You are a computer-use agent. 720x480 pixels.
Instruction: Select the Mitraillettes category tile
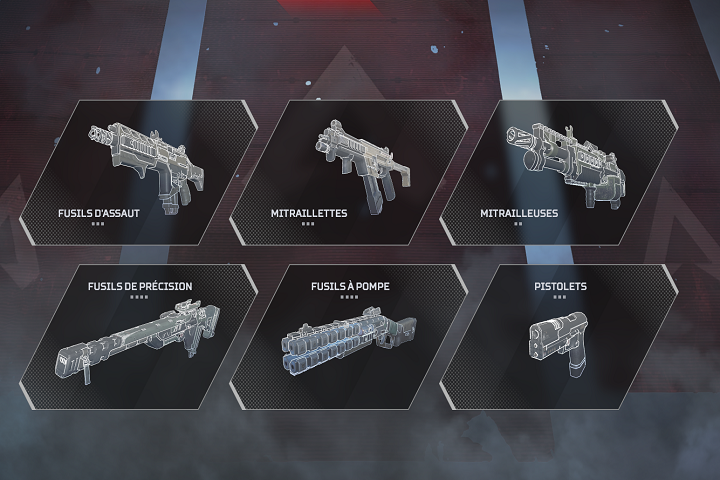(x=349, y=172)
